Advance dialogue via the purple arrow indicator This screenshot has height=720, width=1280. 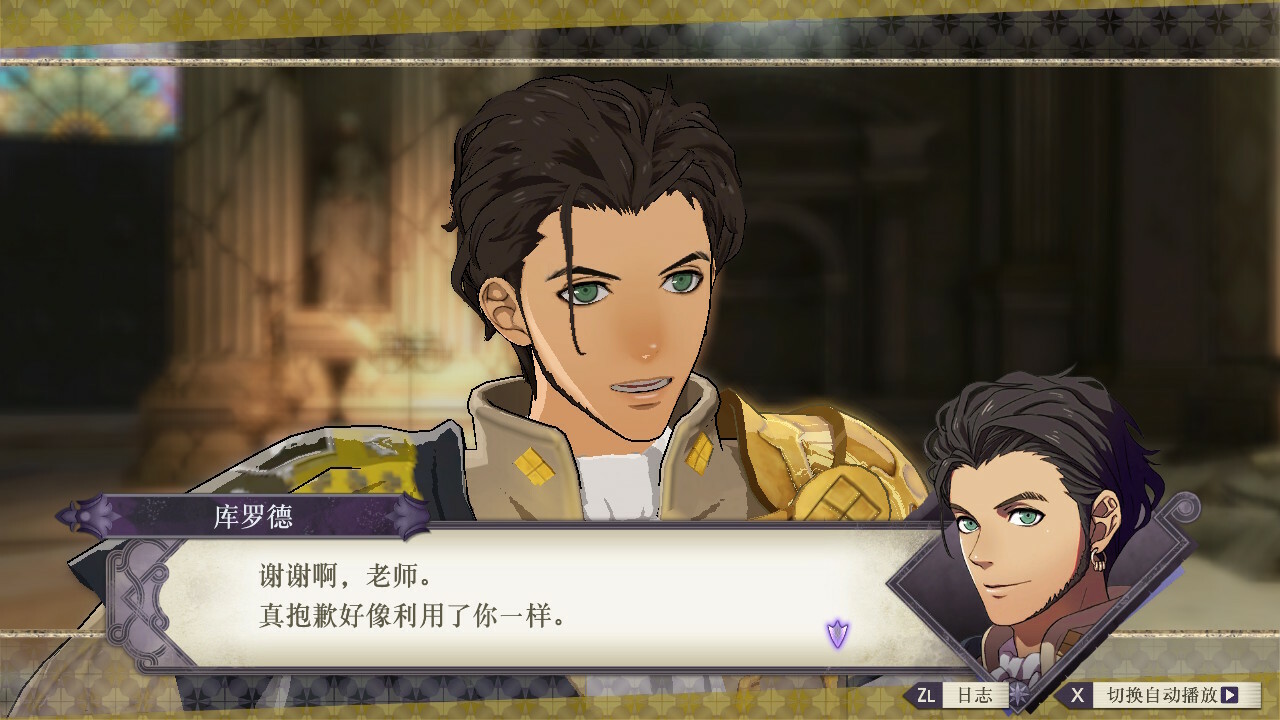(x=837, y=633)
